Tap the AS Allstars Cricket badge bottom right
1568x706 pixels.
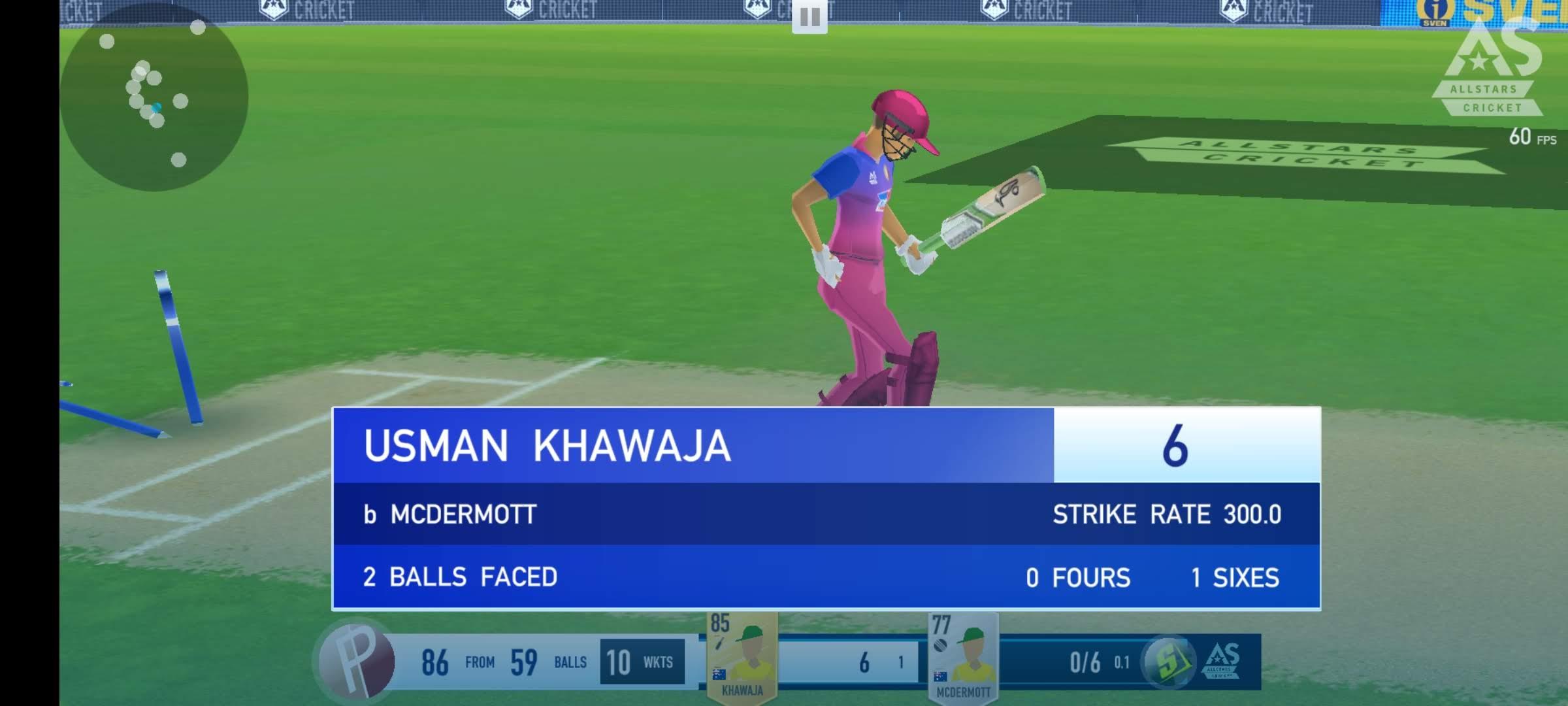[1222, 660]
